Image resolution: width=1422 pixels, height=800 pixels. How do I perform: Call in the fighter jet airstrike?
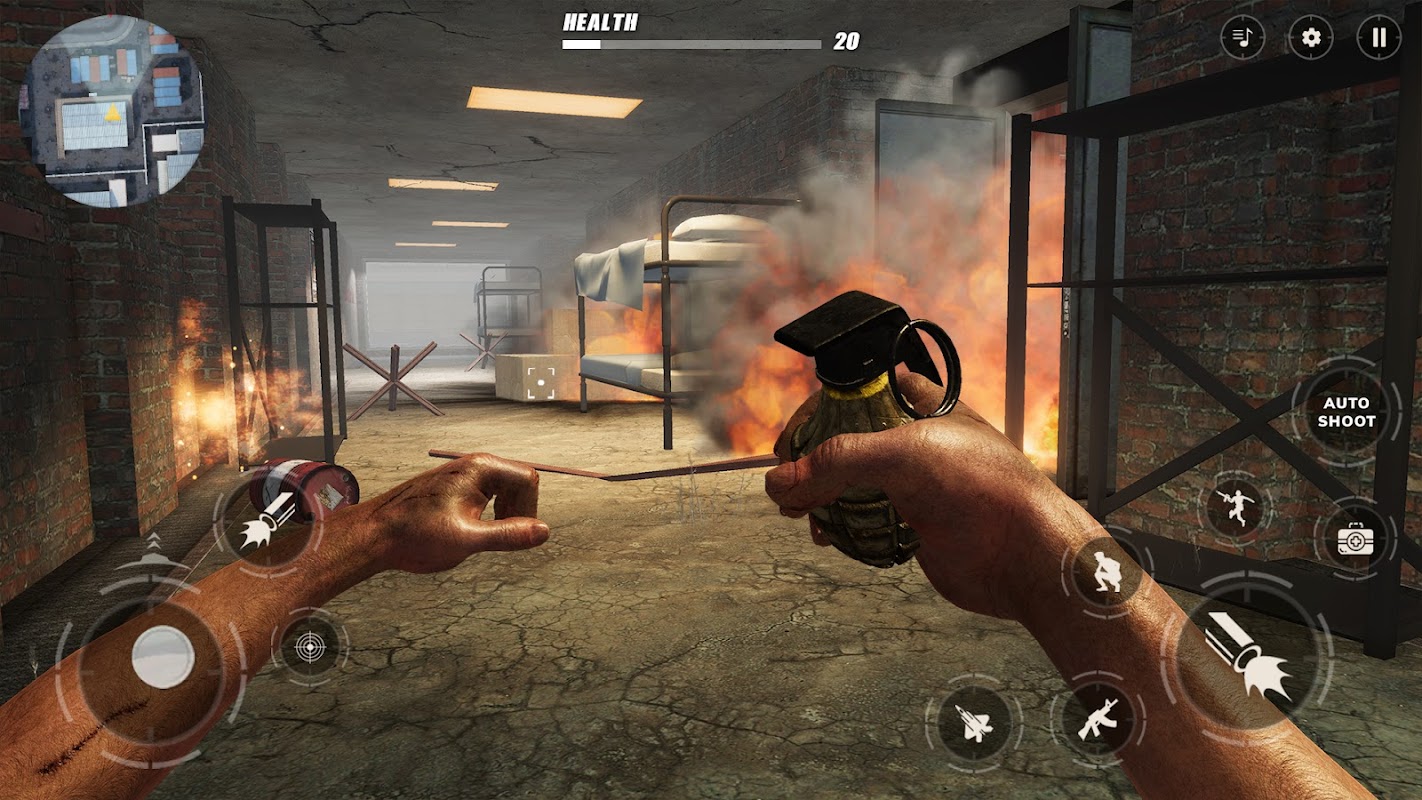coord(973,722)
